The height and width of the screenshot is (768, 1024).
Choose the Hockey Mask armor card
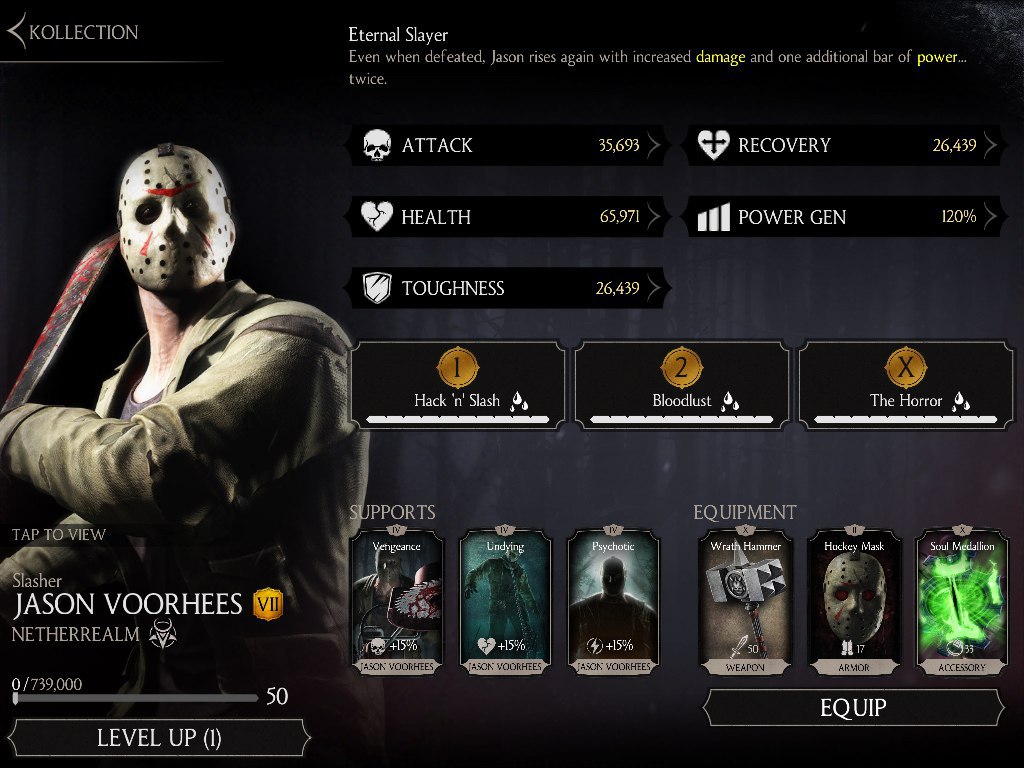[854, 600]
